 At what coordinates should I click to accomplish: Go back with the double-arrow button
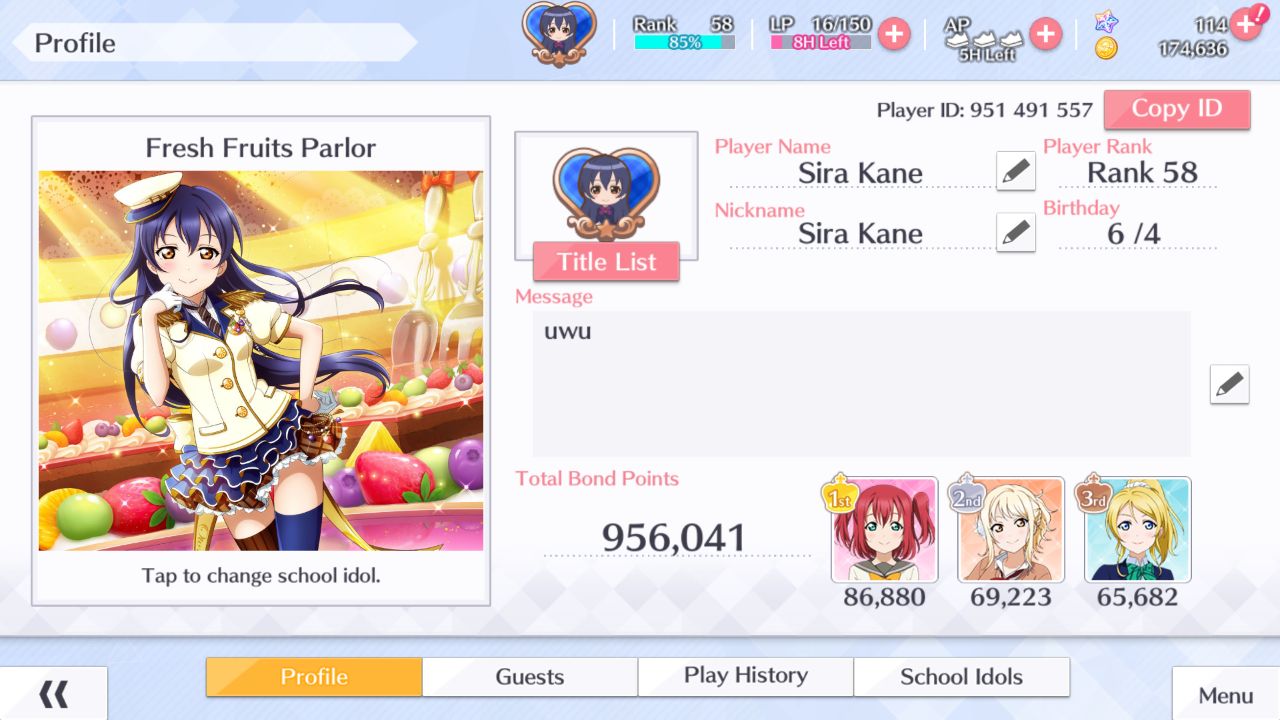53,694
